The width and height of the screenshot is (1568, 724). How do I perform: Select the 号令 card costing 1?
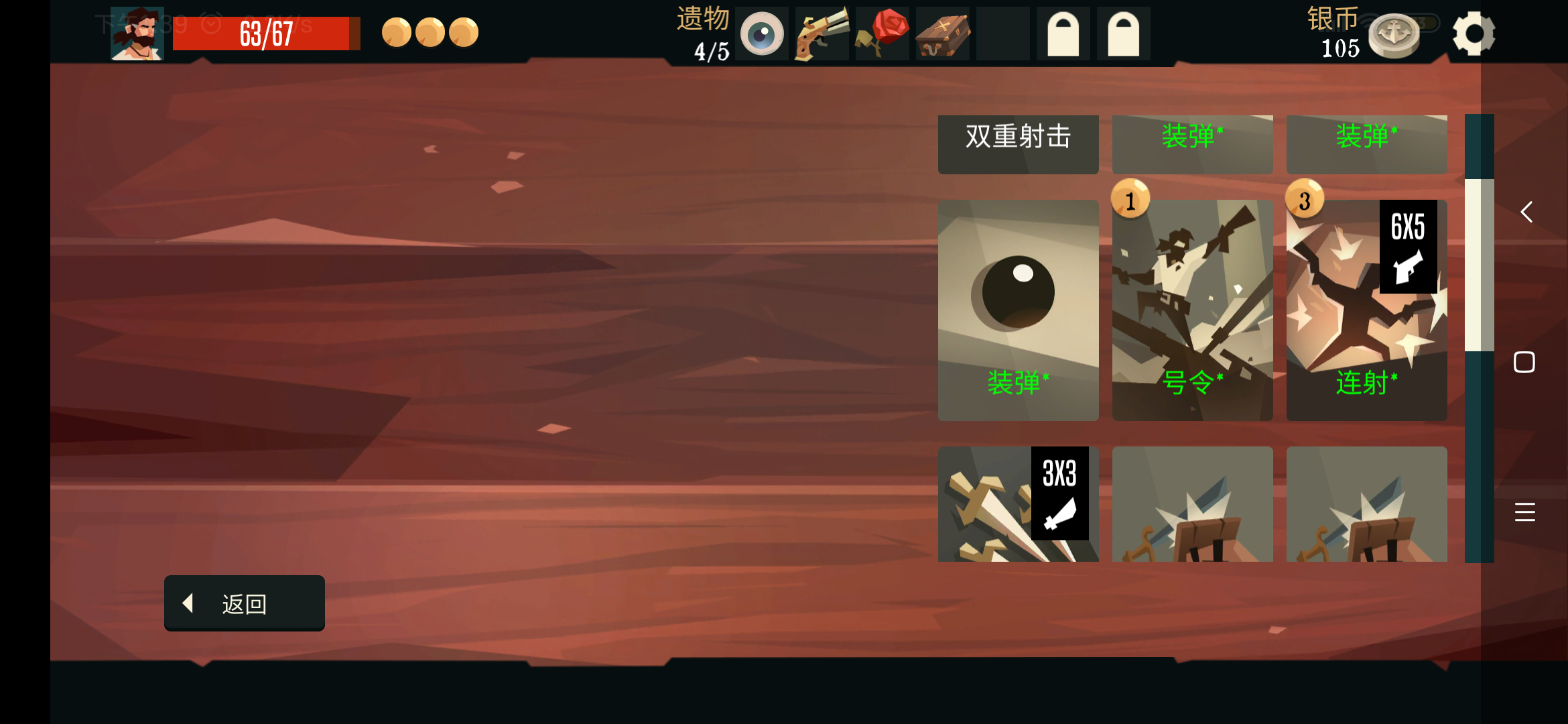[x=1192, y=310]
